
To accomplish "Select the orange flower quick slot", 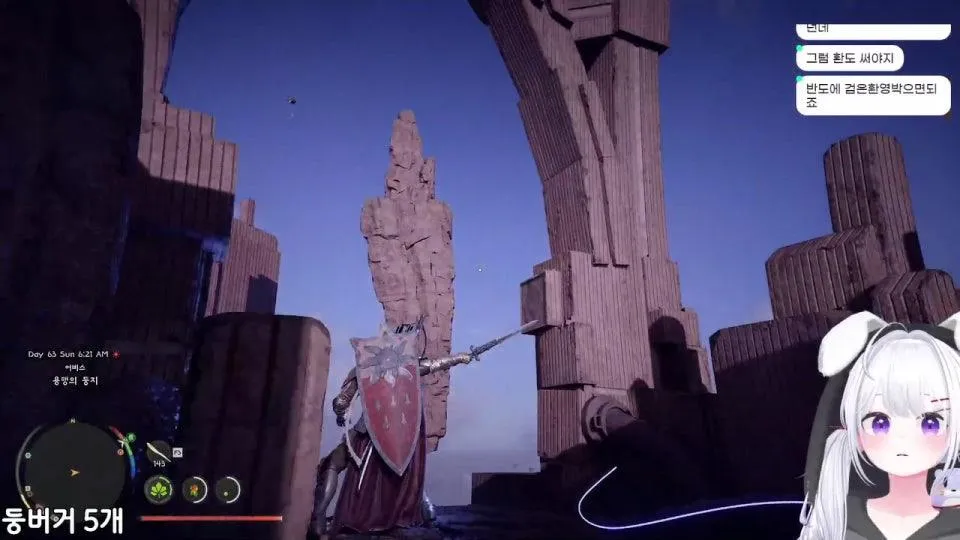I will 195,489.
